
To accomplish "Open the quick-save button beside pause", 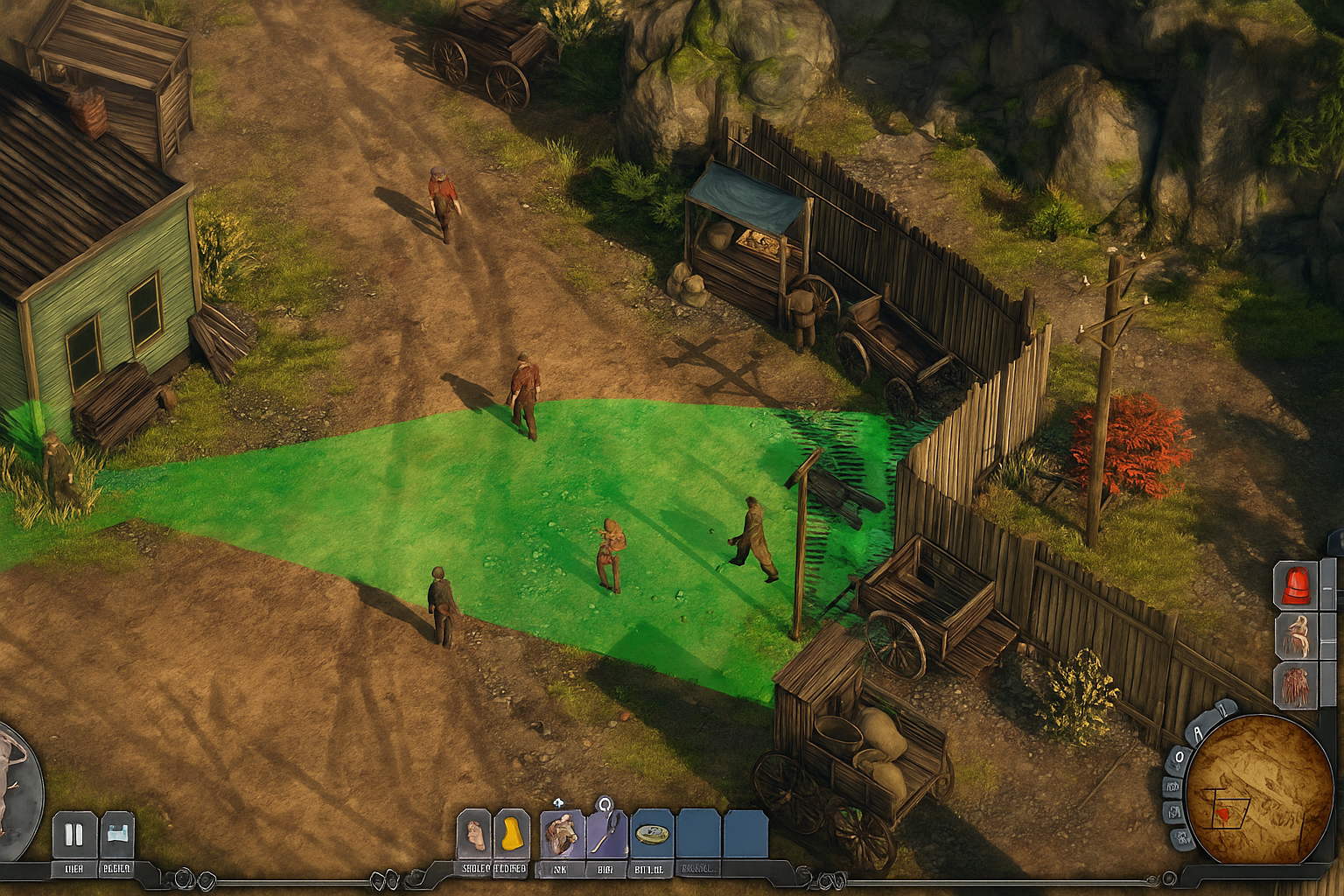I will point(117,835).
